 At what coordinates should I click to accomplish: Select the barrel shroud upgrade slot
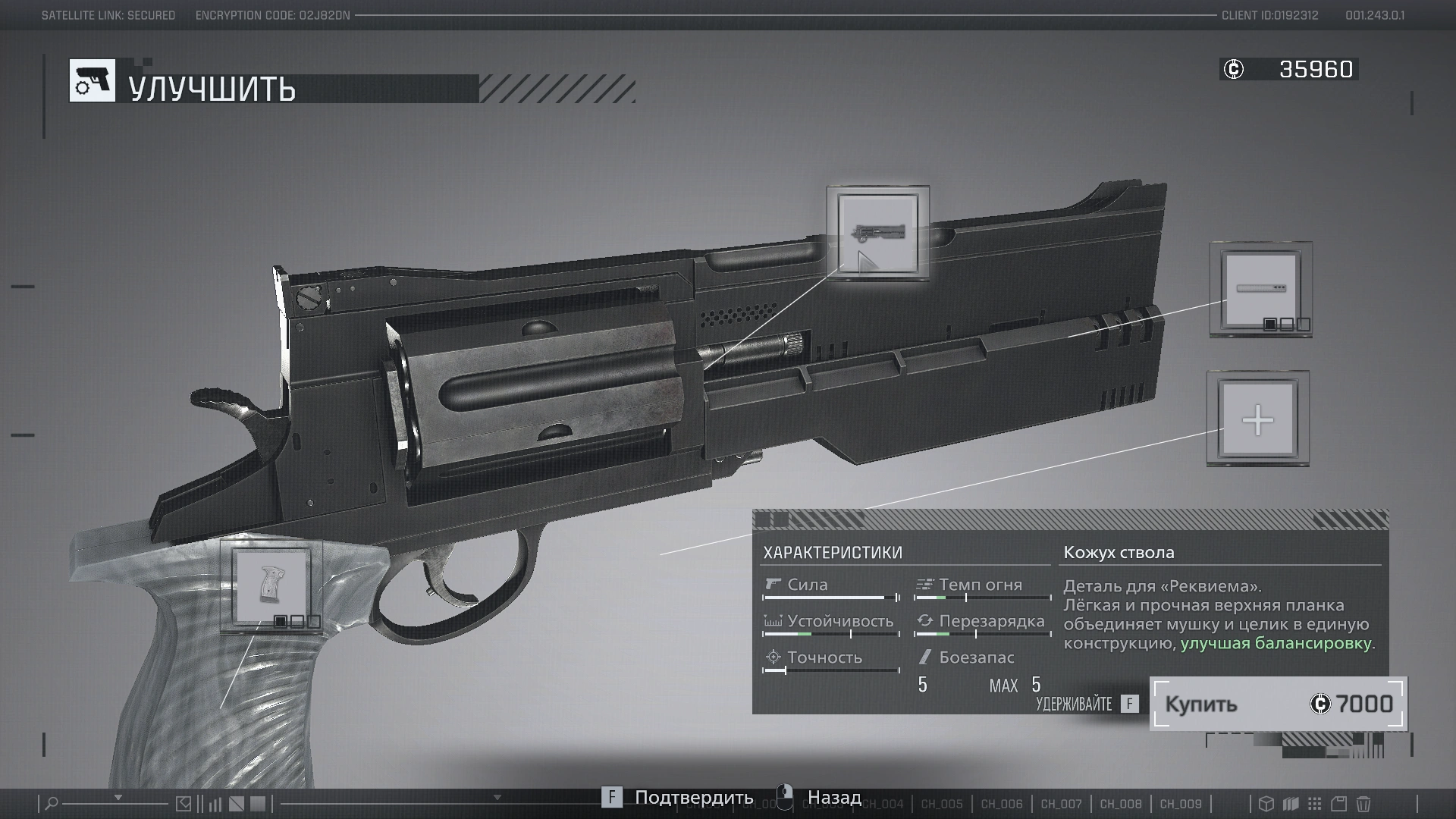877,233
